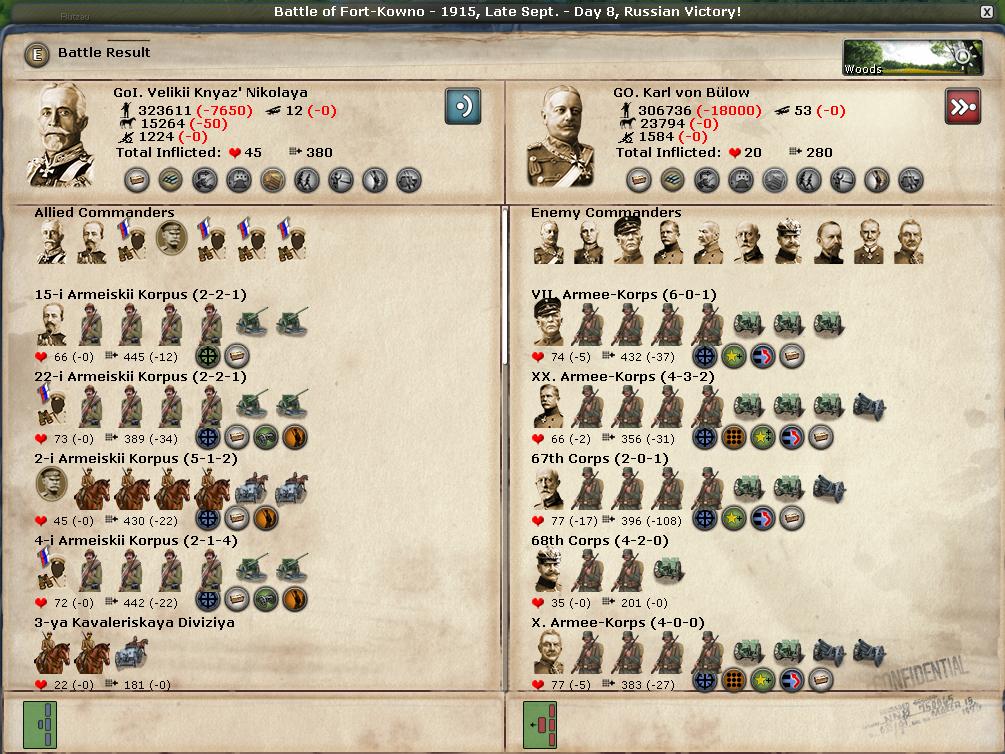Close the battle result window
1005x754 pixels.
click(x=988, y=12)
